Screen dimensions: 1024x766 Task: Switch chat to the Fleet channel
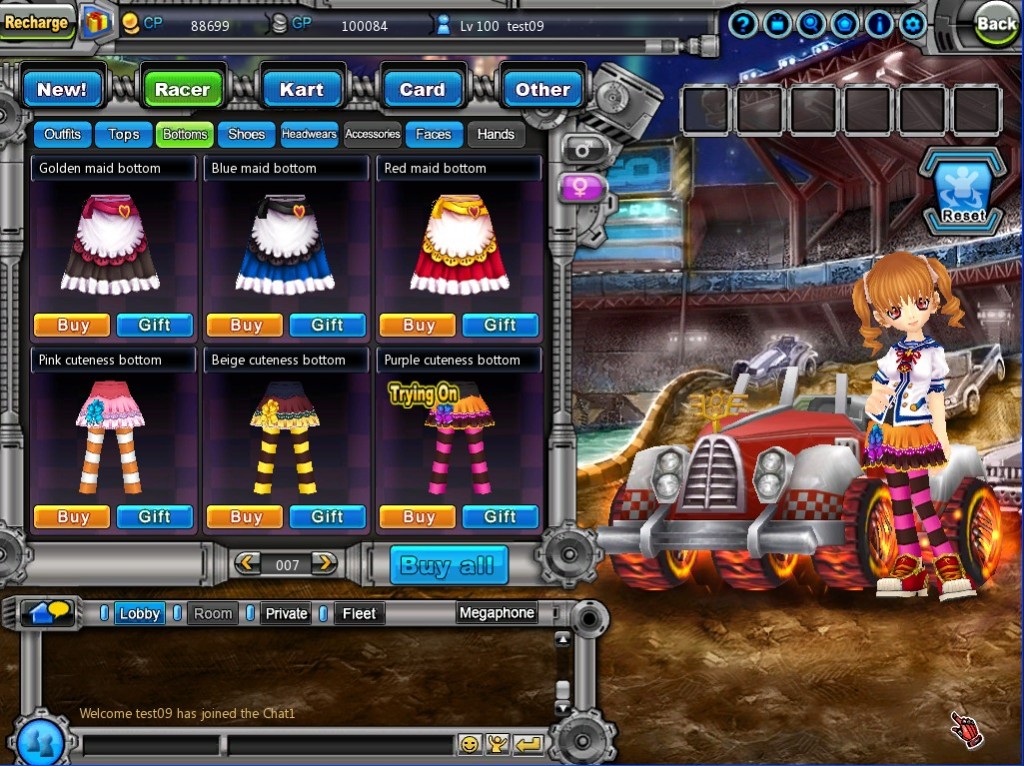359,614
